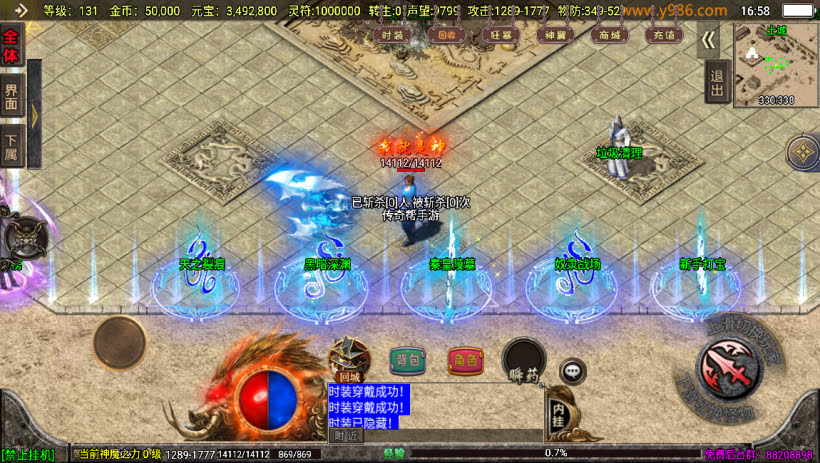Collapse the top menu with the double-arrow button

tap(709, 39)
